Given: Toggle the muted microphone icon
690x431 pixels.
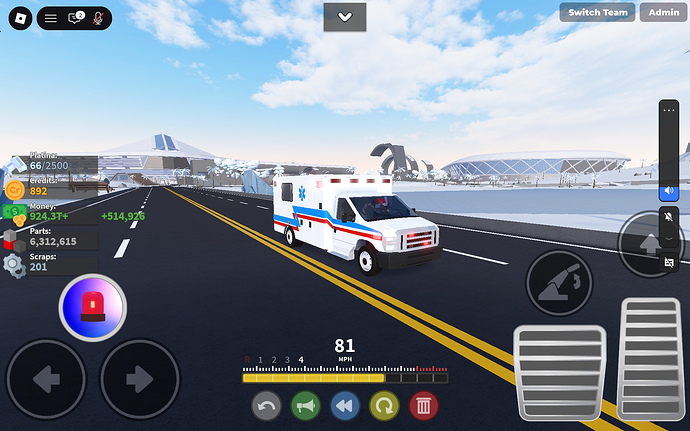Looking at the screenshot, I should click(x=98, y=18).
